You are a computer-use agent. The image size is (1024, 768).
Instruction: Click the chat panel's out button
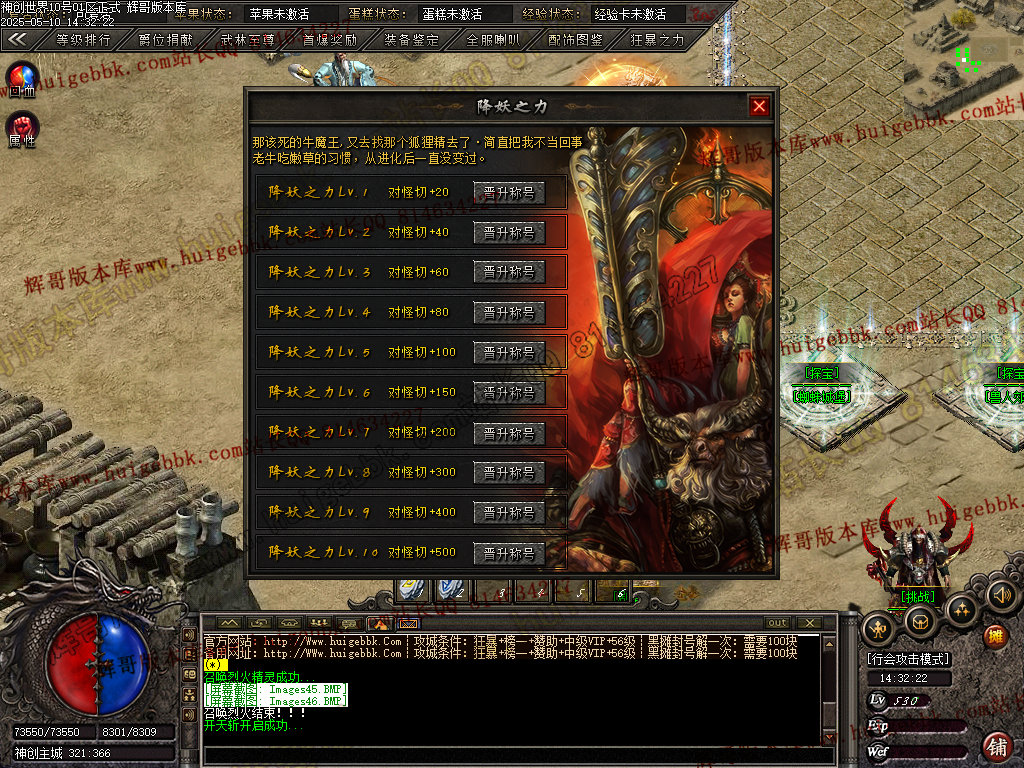click(x=777, y=623)
